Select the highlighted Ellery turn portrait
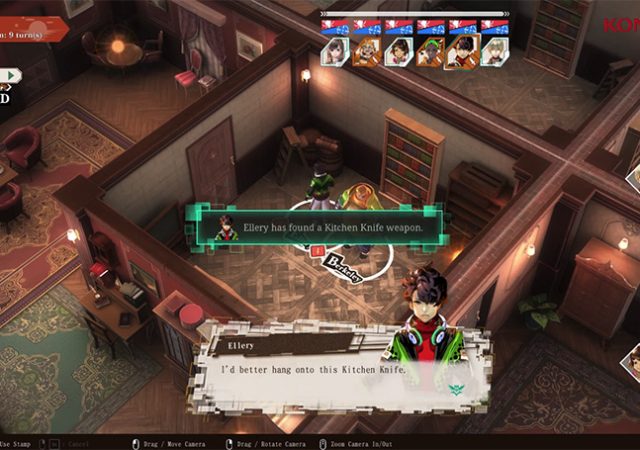Image resolution: width=640 pixels, height=450 pixels. (x=461, y=52)
